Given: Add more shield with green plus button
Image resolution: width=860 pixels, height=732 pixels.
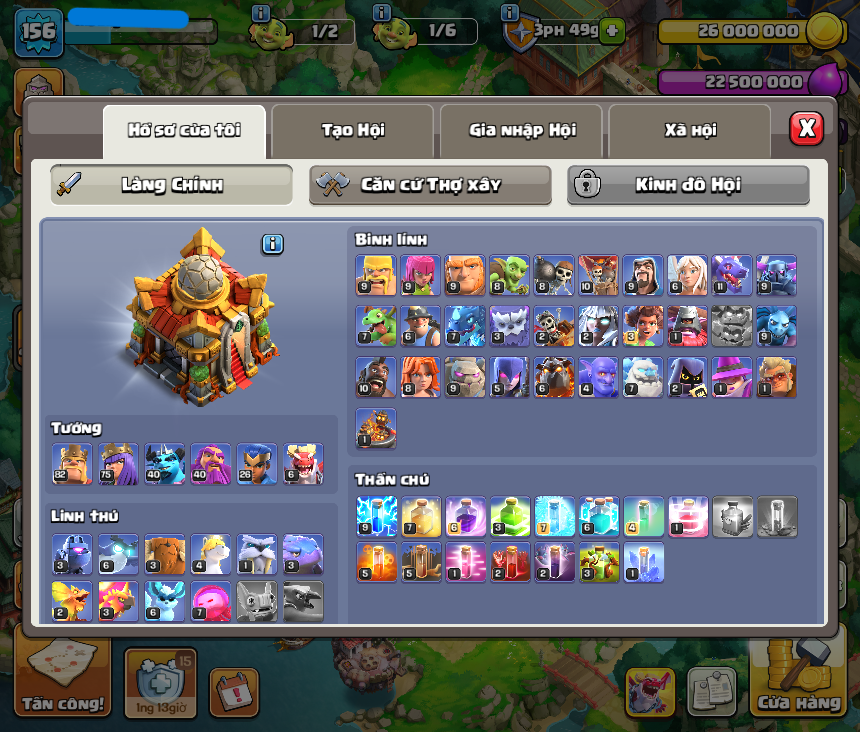Looking at the screenshot, I should pyautogui.click(x=611, y=30).
